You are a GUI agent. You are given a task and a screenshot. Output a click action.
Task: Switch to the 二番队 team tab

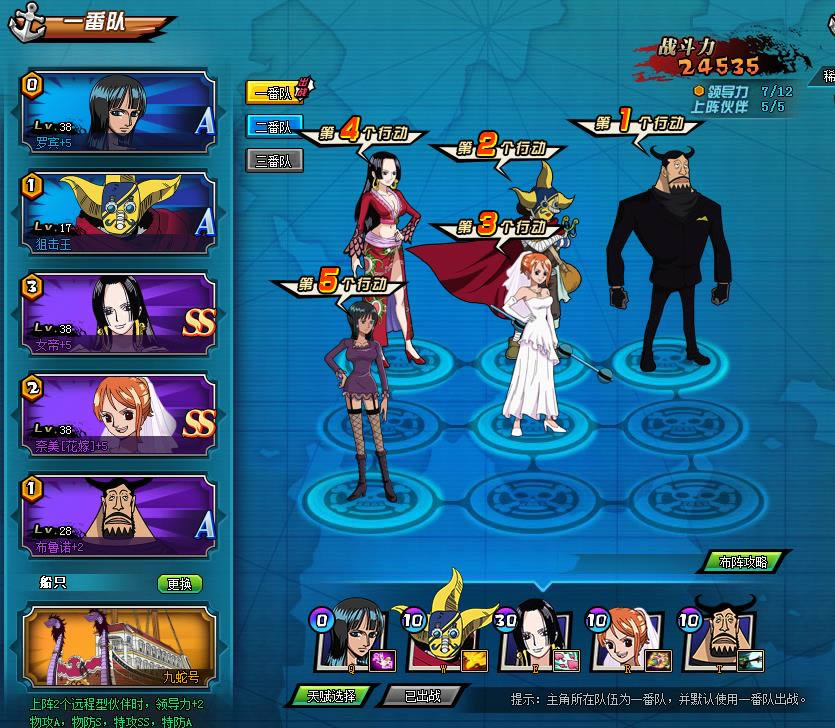click(x=272, y=127)
